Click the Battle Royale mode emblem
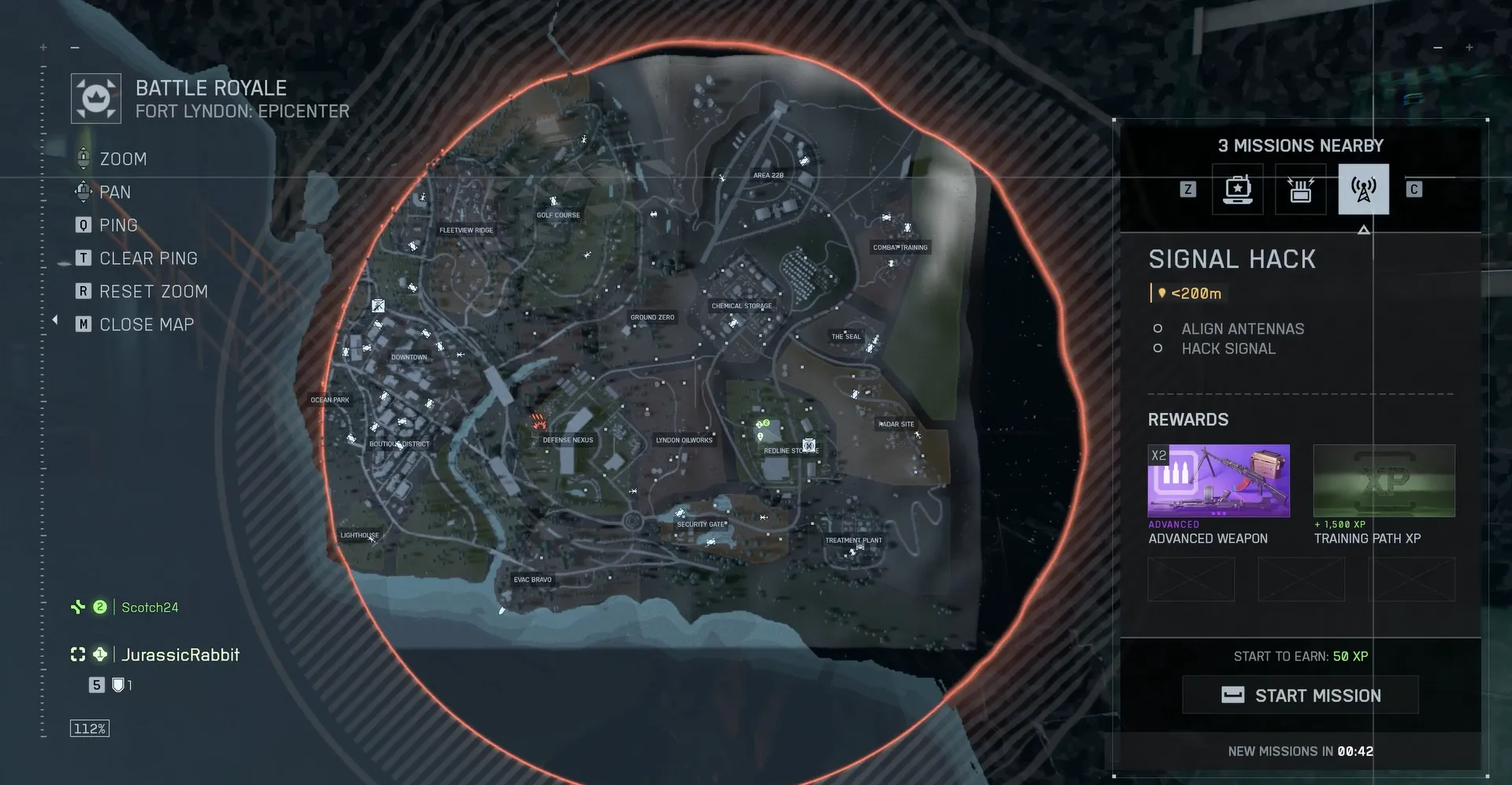This screenshot has height=785, width=1512. 95,97
